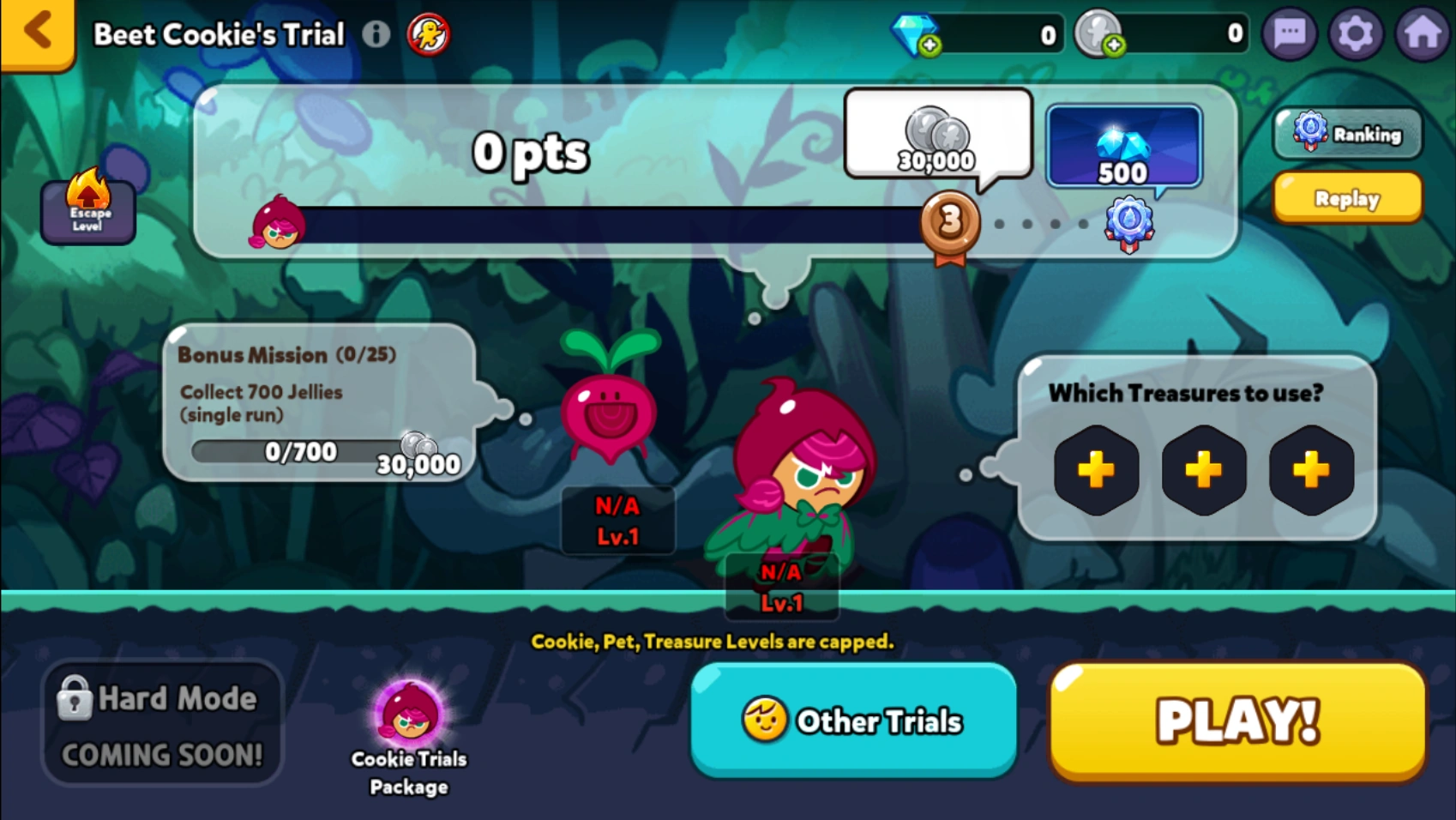Open the chat message icon
The image size is (1456, 820).
[1290, 33]
